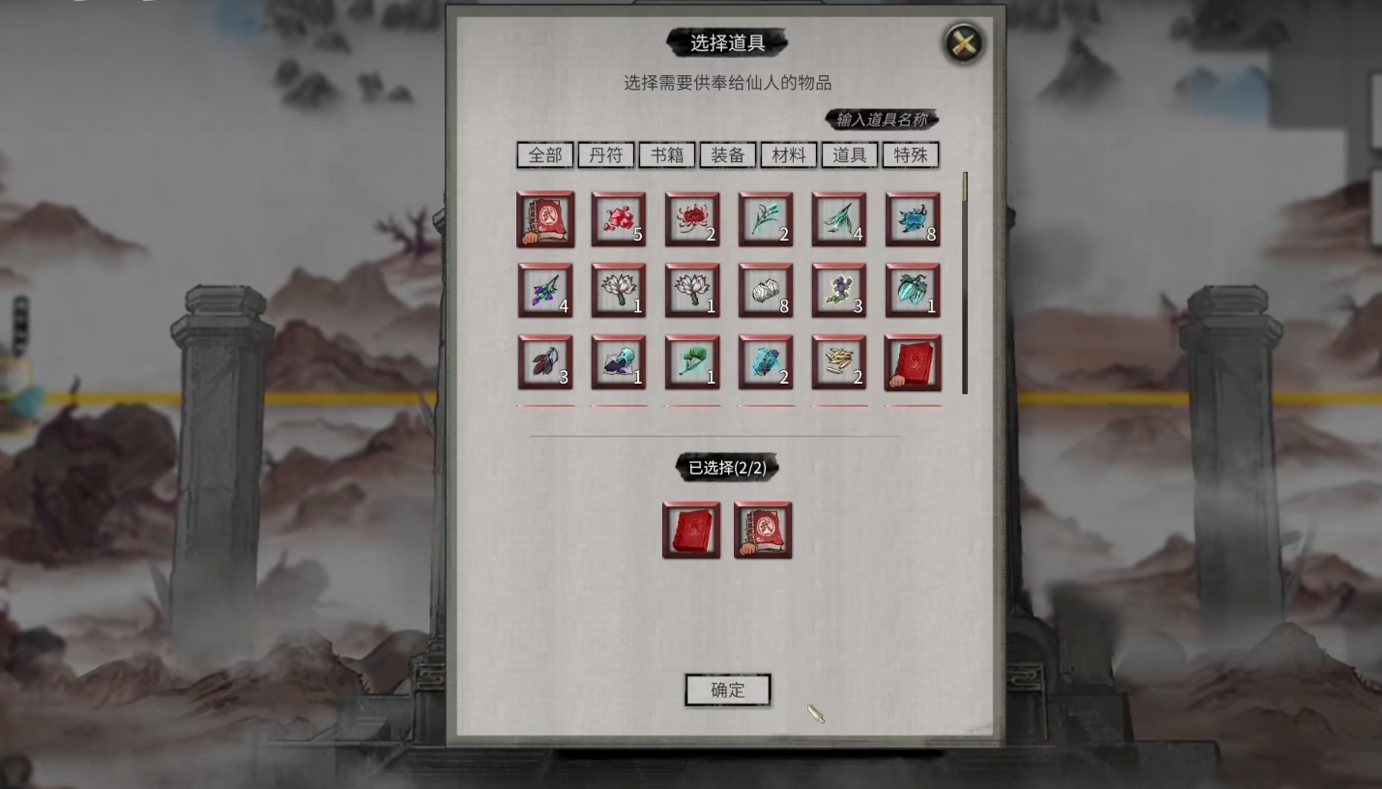Choose the red spider lily item
Viewport: 1382px width, 789px height.
[692, 219]
